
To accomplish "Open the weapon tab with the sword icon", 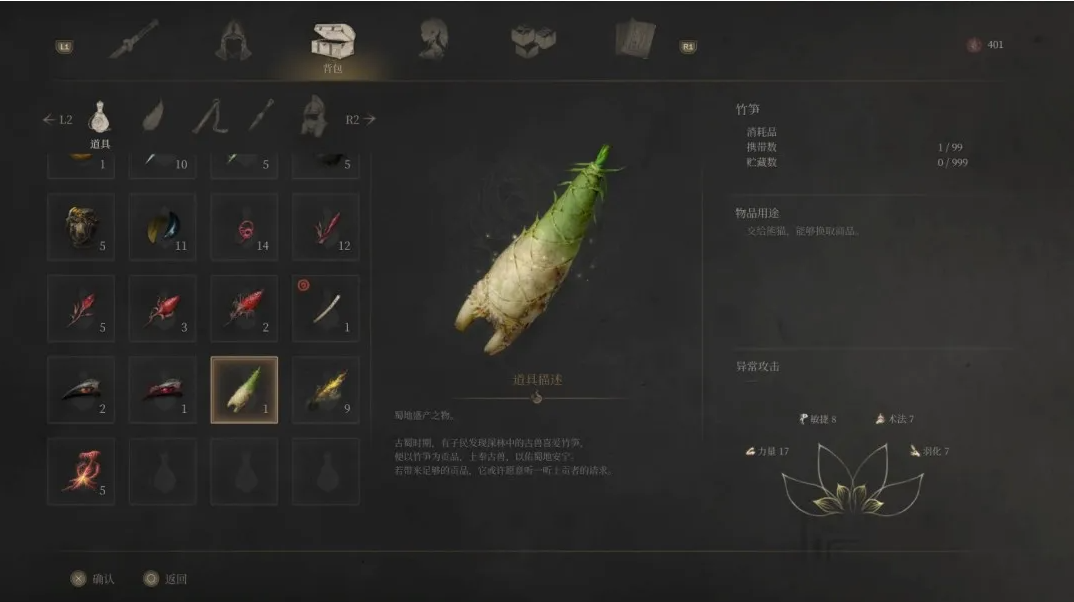I will [134, 40].
